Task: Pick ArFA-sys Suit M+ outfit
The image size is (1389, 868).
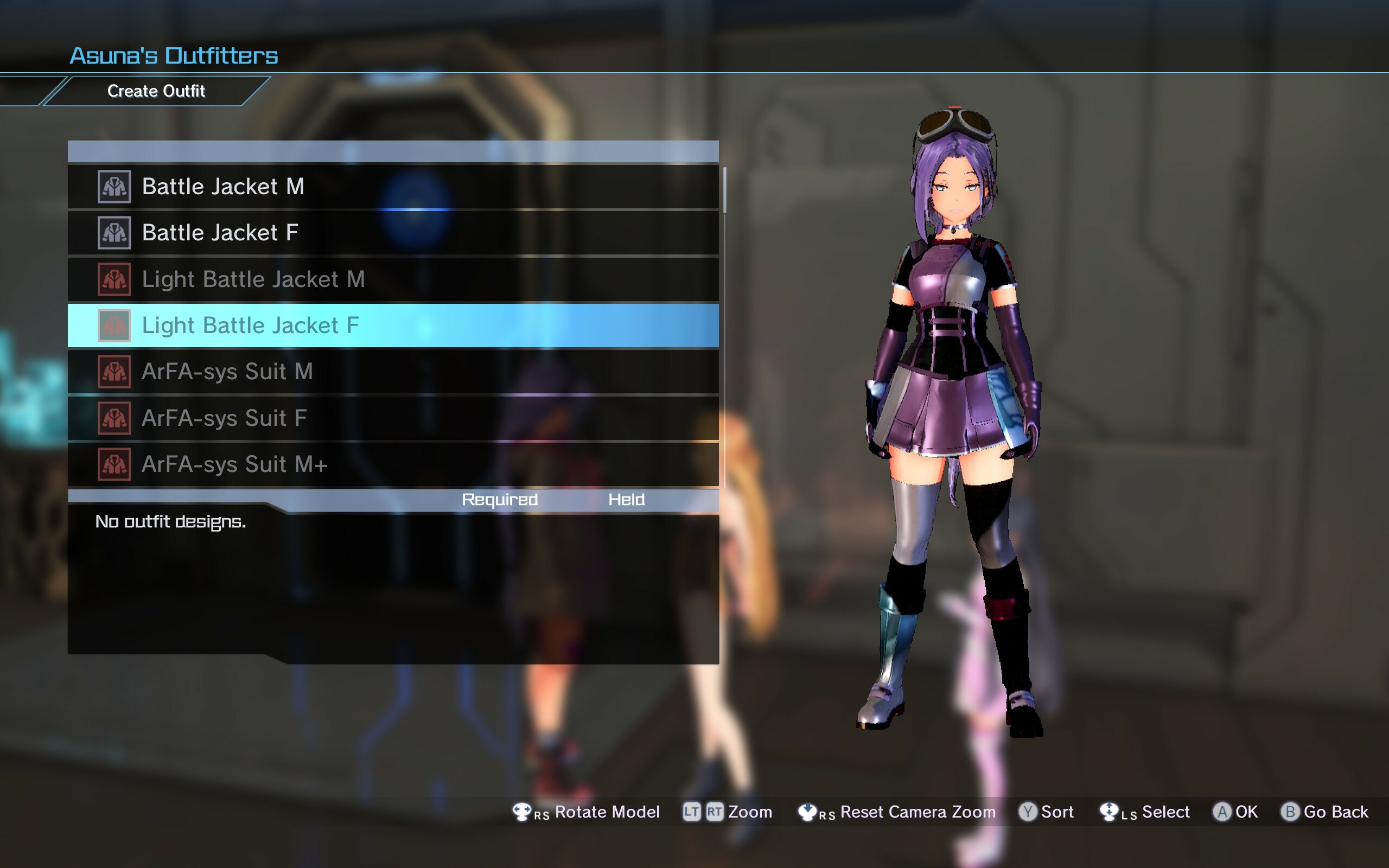Action: pyautogui.click(x=393, y=464)
